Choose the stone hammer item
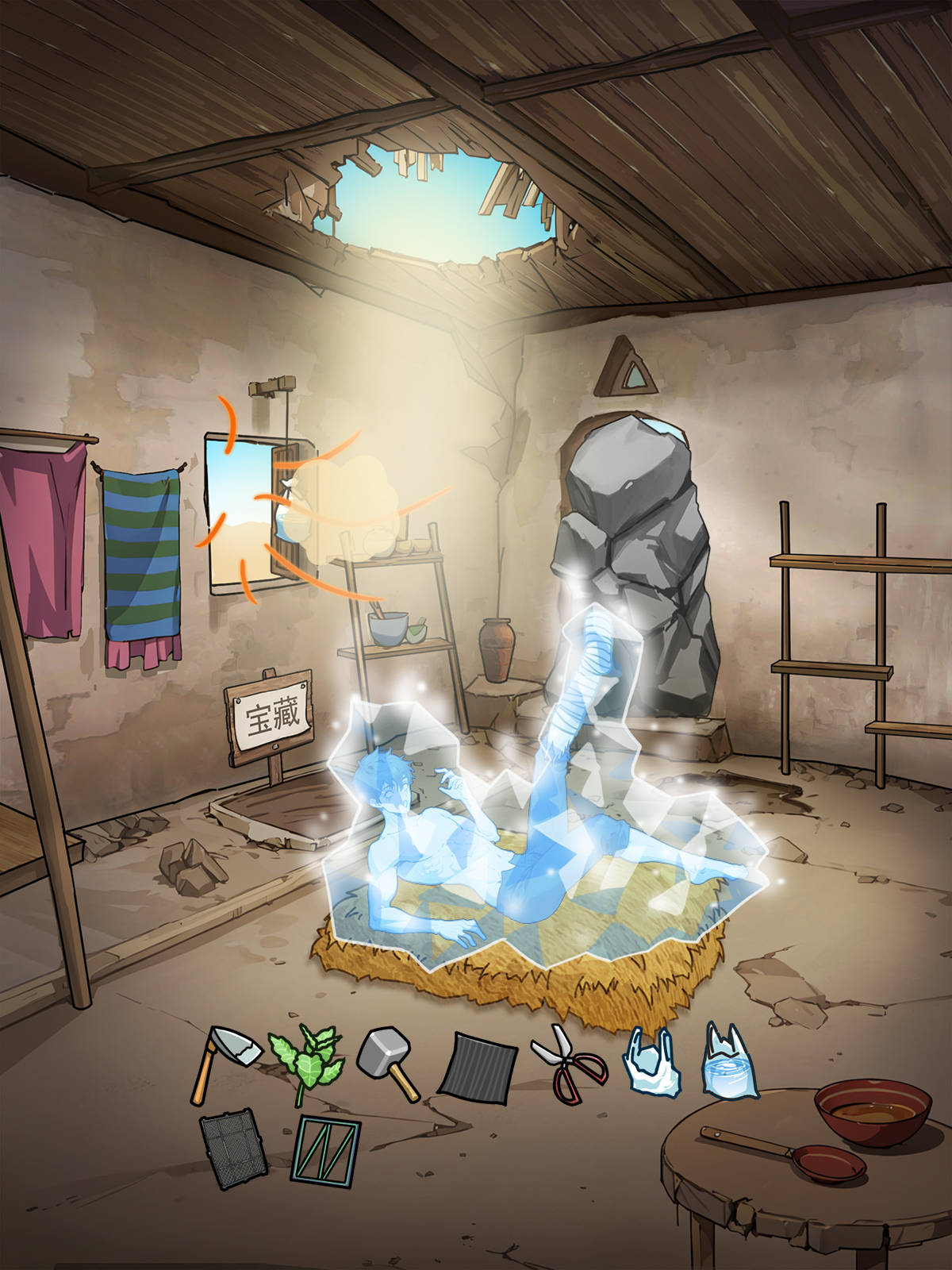952x1270 pixels. tap(389, 1062)
